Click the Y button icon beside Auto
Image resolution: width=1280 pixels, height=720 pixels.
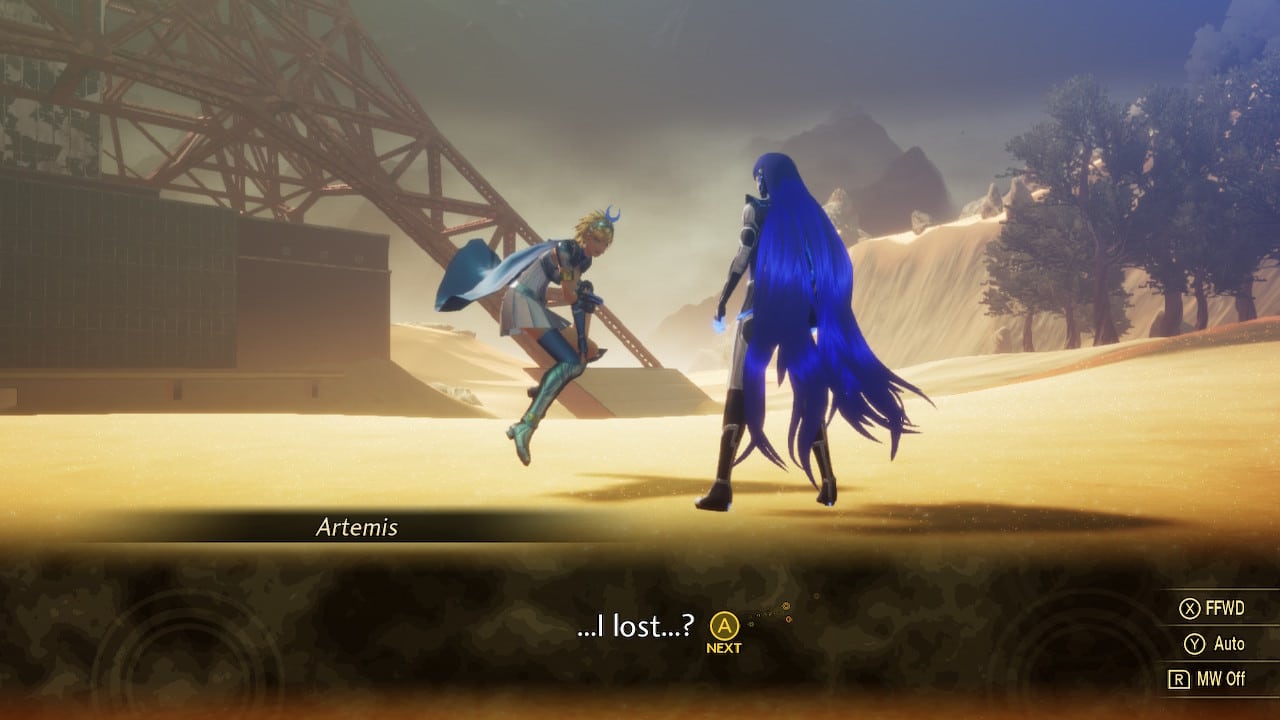click(1195, 644)
